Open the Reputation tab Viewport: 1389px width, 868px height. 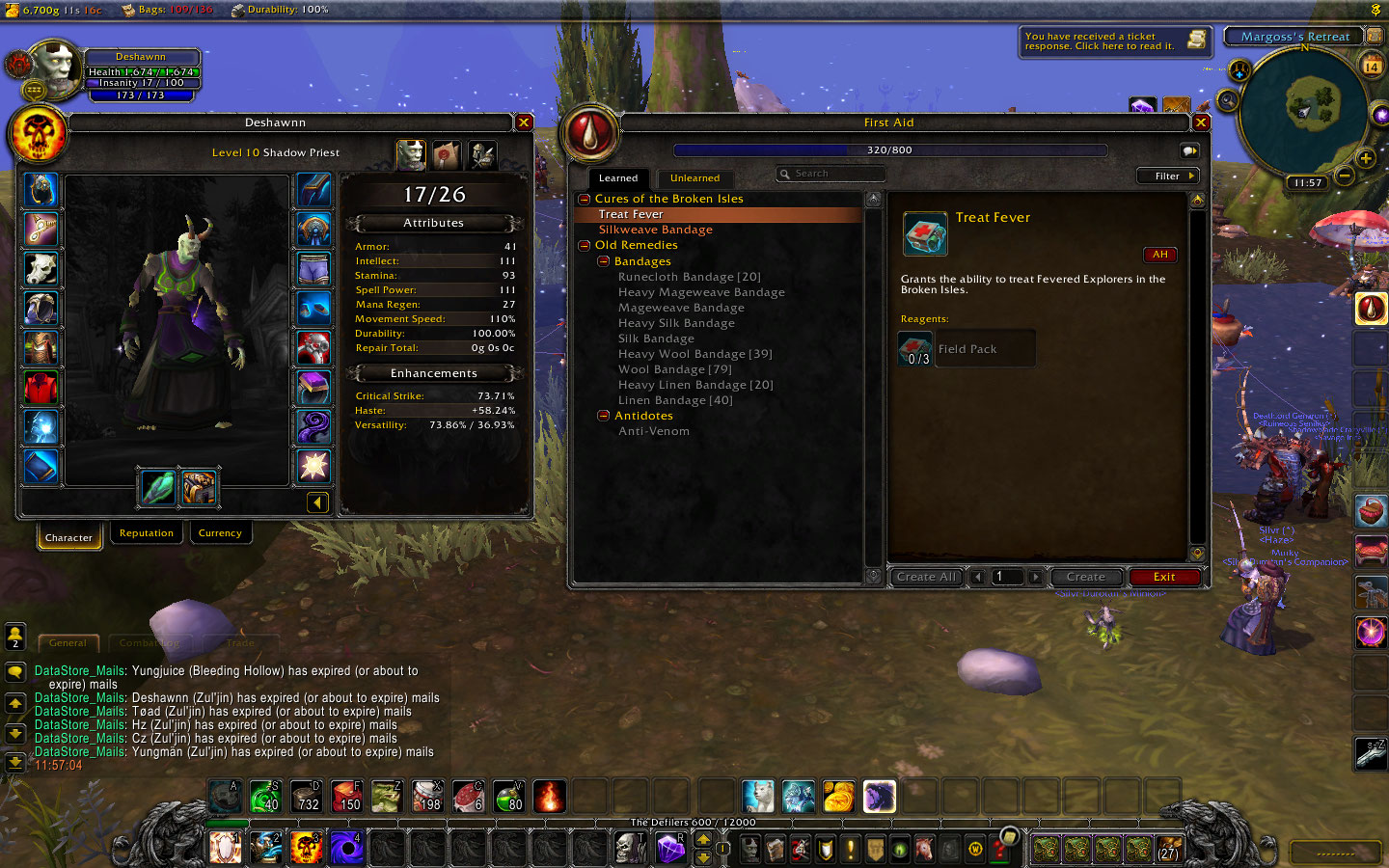(147, 533)
